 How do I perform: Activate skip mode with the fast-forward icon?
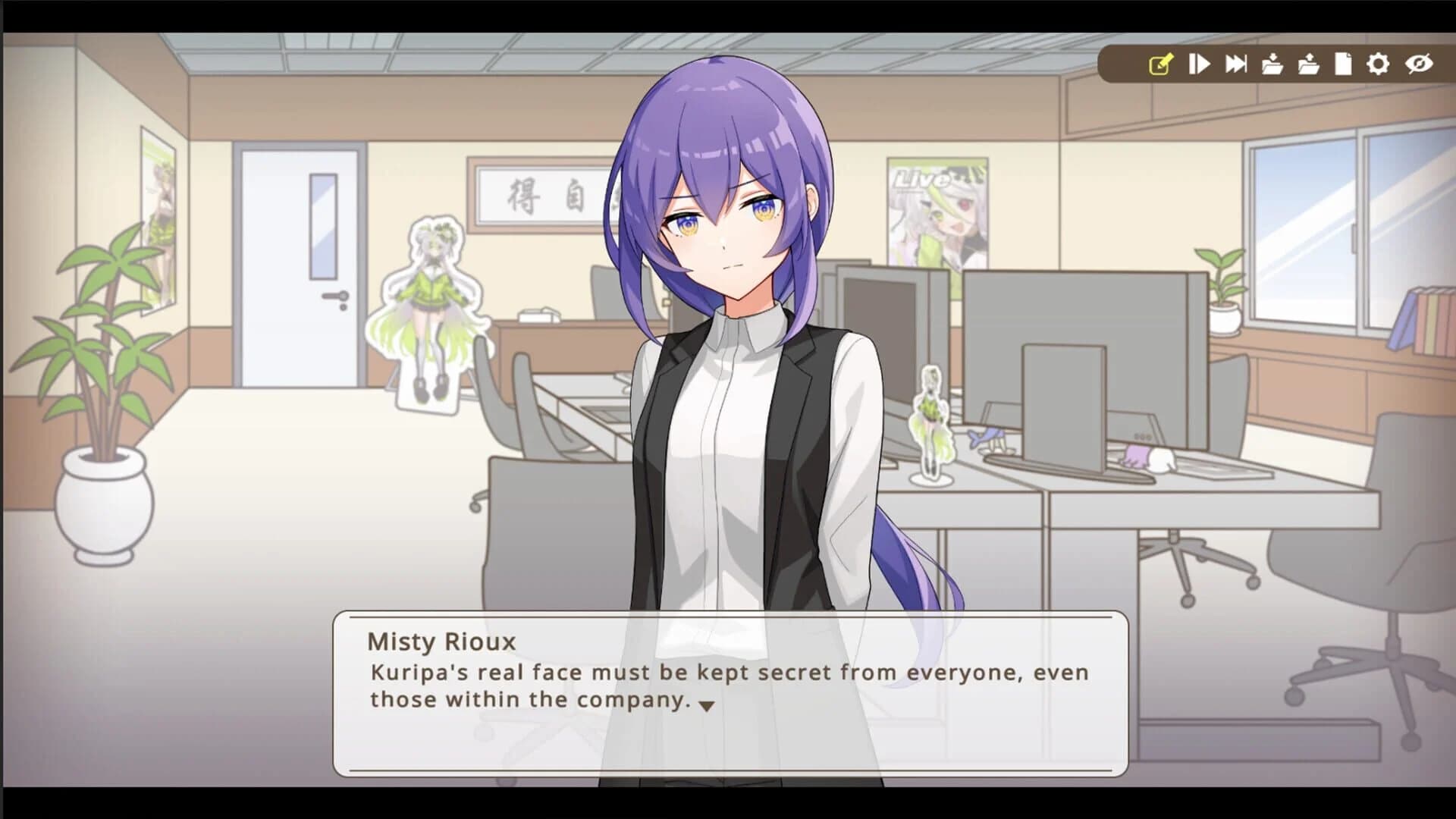[x=1235, y=66]
